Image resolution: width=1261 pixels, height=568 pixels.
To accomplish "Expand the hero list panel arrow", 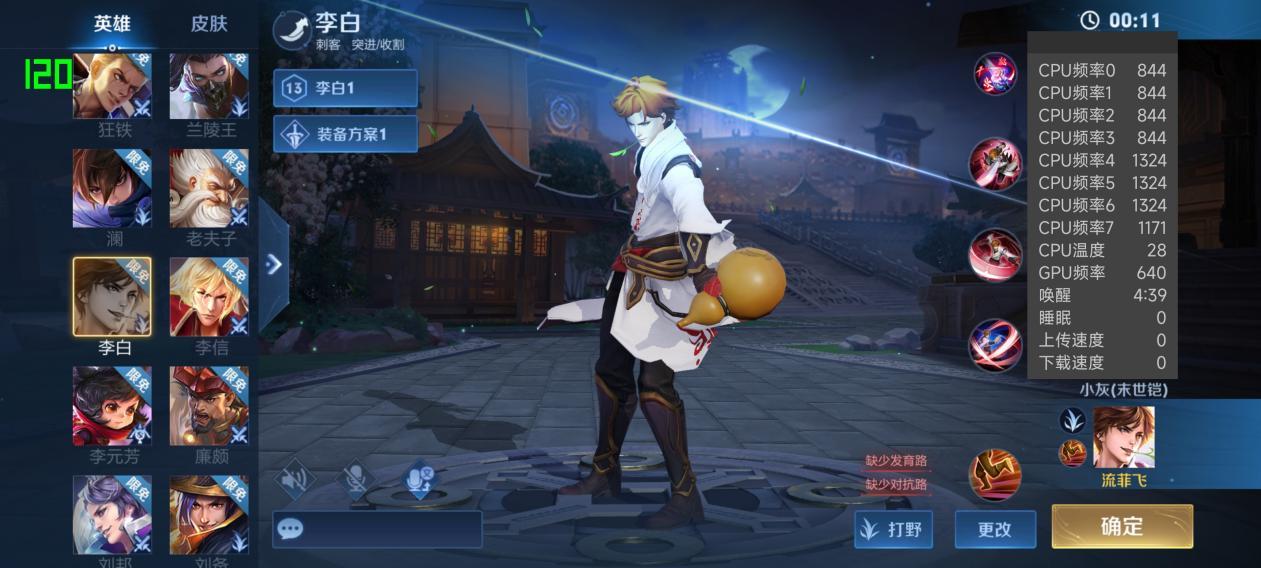I will pyautogui.click(x=274, y=264).
